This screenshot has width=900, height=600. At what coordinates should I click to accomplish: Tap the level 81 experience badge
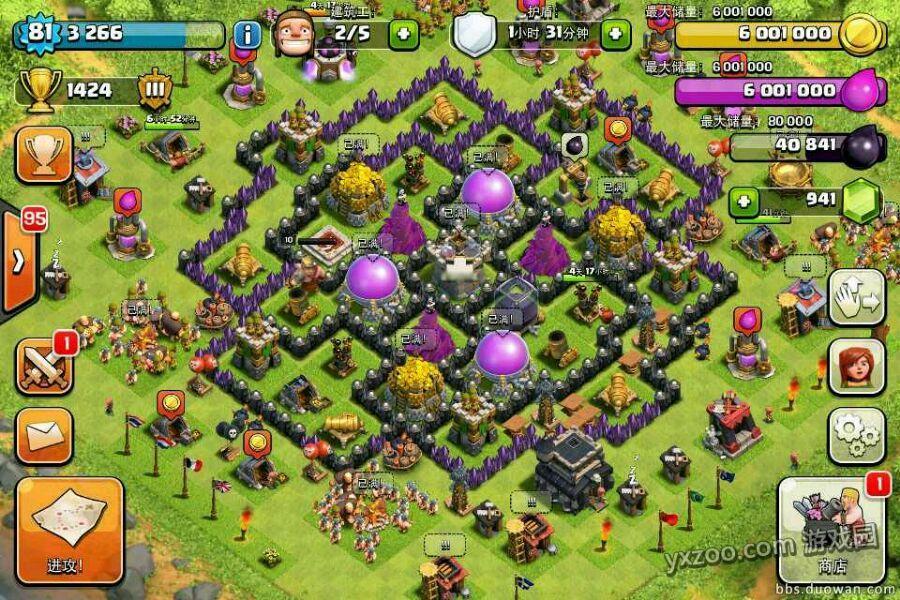(38, 33)
